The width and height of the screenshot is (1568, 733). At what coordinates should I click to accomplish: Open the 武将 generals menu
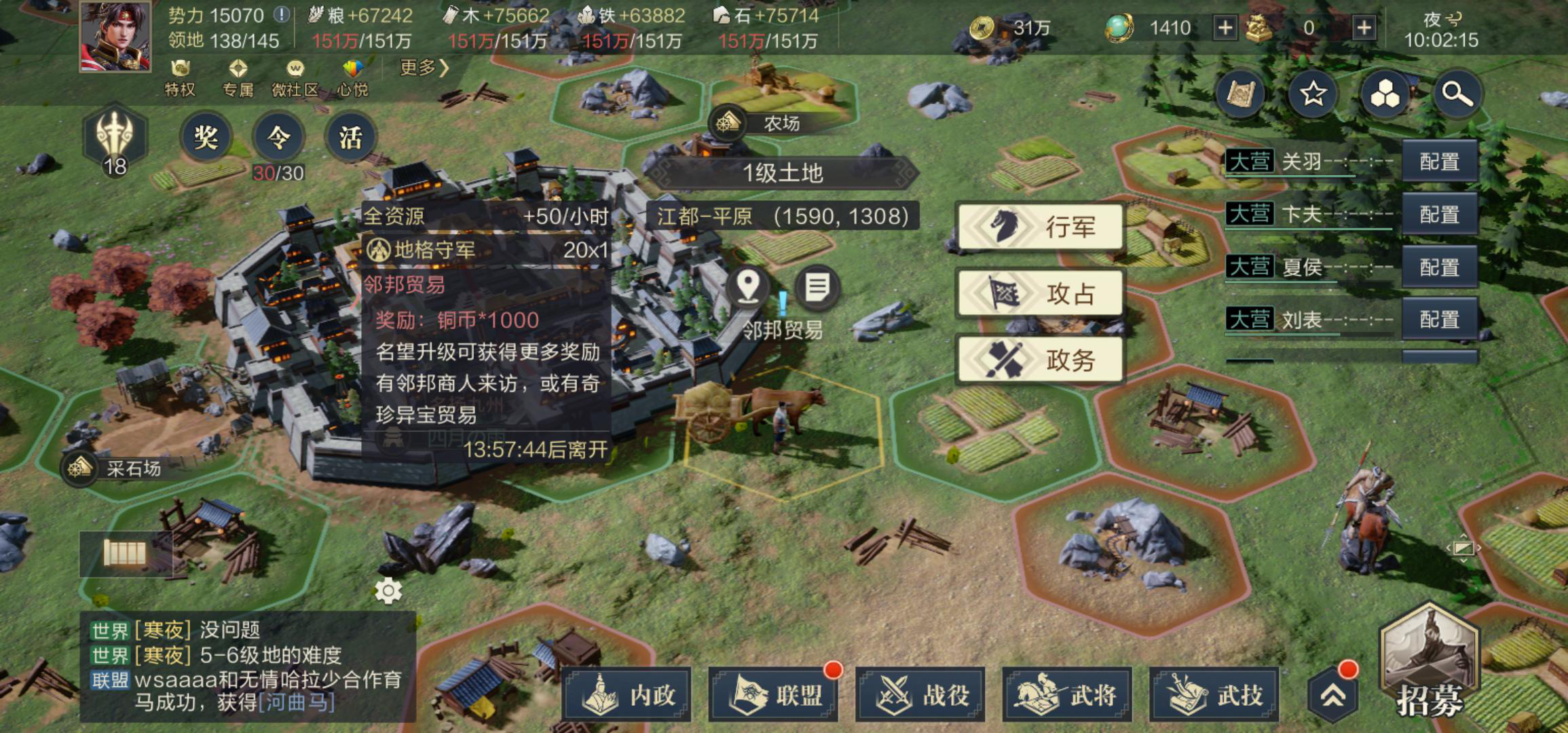point(1067,695)
